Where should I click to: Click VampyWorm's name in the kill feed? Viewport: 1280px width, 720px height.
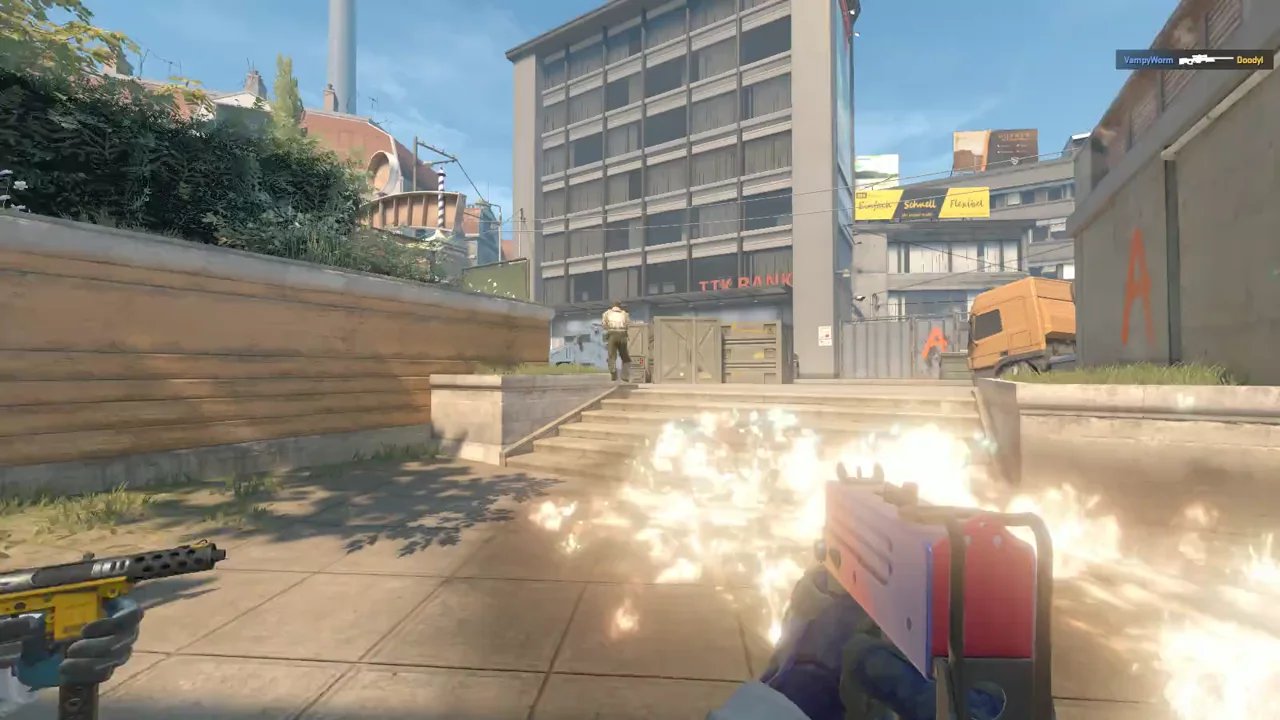(1148, 60)
